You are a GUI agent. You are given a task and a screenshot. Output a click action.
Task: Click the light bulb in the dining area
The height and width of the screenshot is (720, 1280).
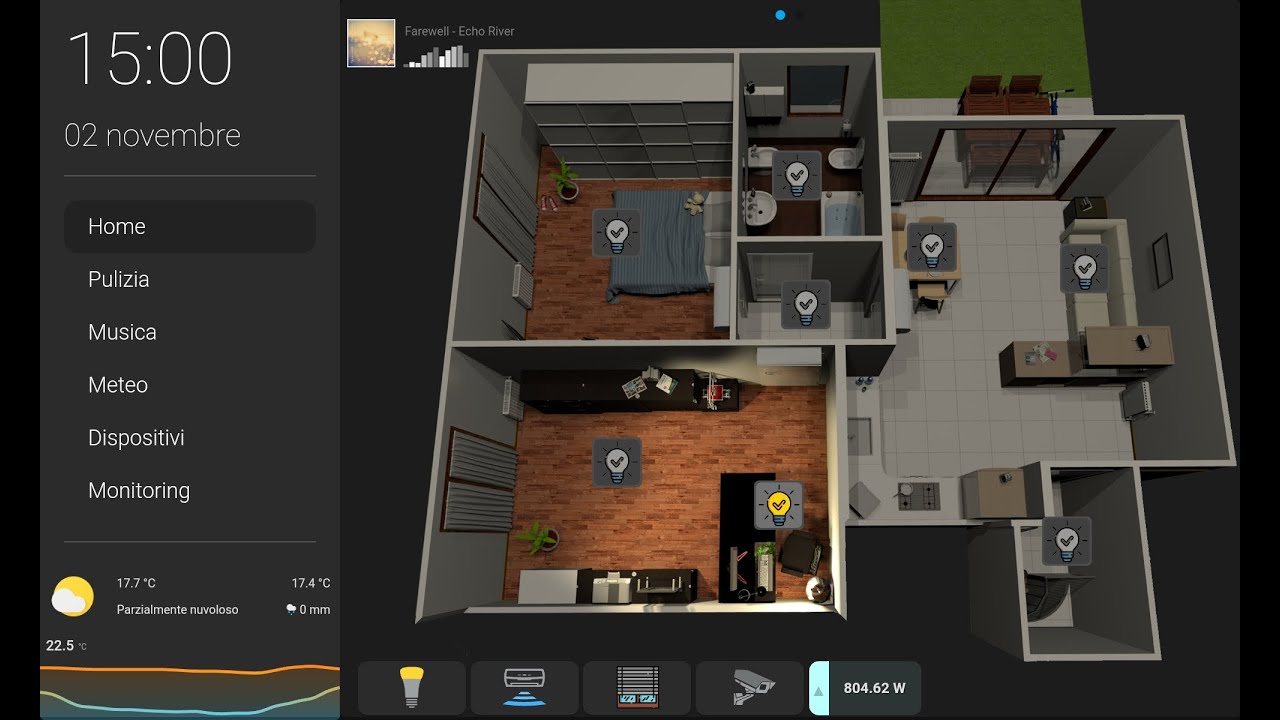click(x=933, y=246)
